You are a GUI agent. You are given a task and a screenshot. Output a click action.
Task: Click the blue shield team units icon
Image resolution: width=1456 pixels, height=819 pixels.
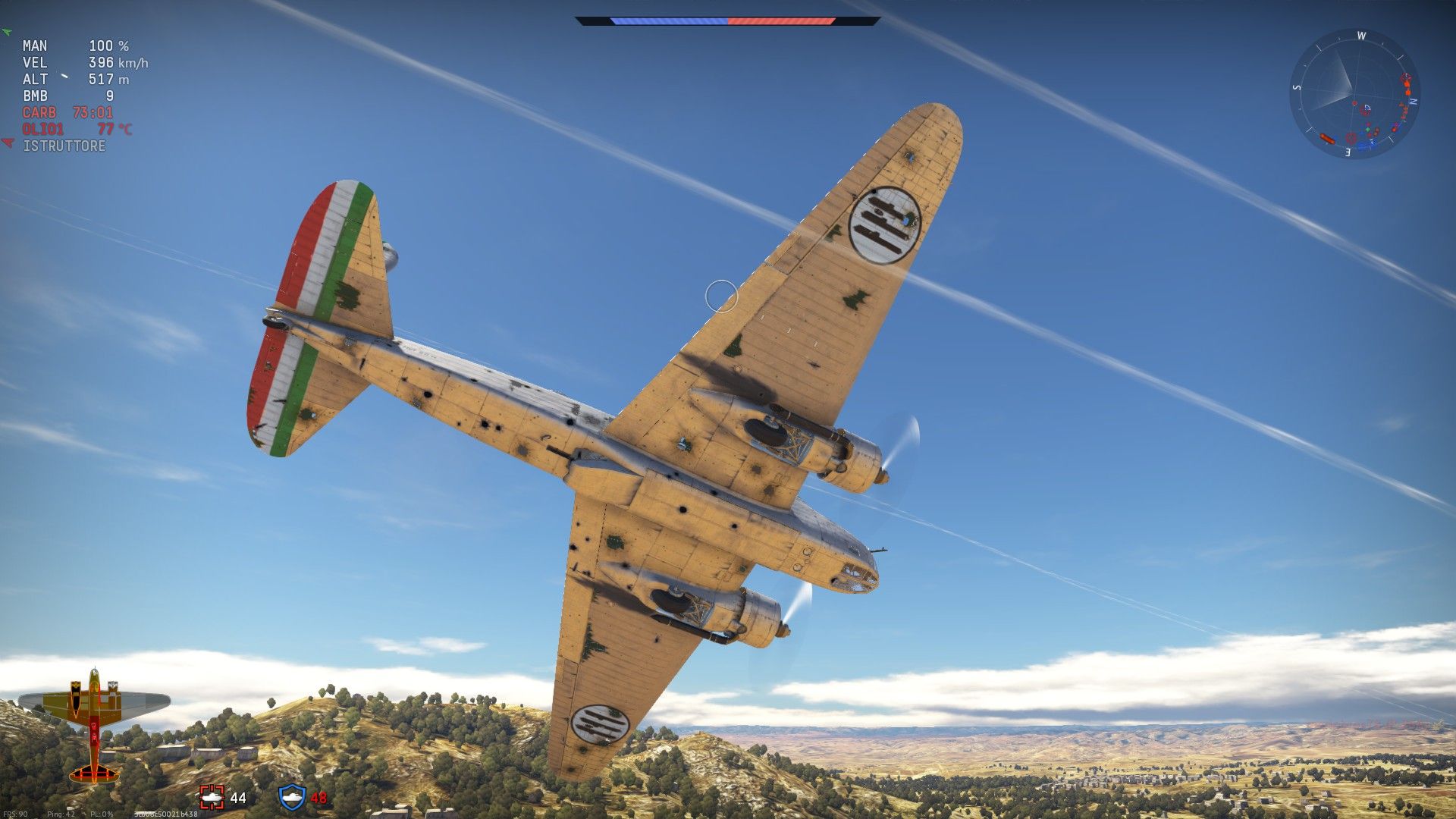292,797
